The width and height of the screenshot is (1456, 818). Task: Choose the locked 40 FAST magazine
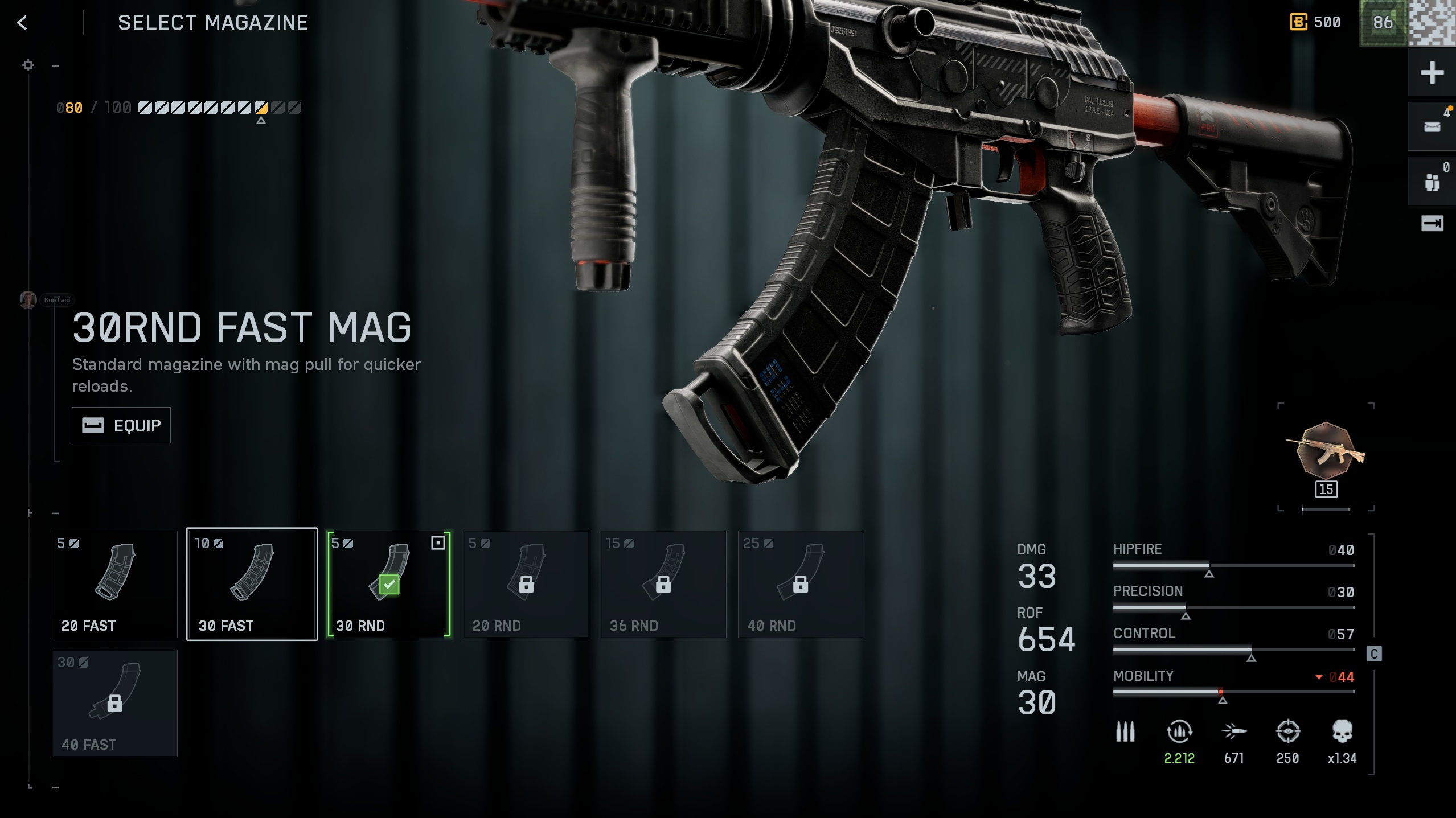tap(114, 703)
